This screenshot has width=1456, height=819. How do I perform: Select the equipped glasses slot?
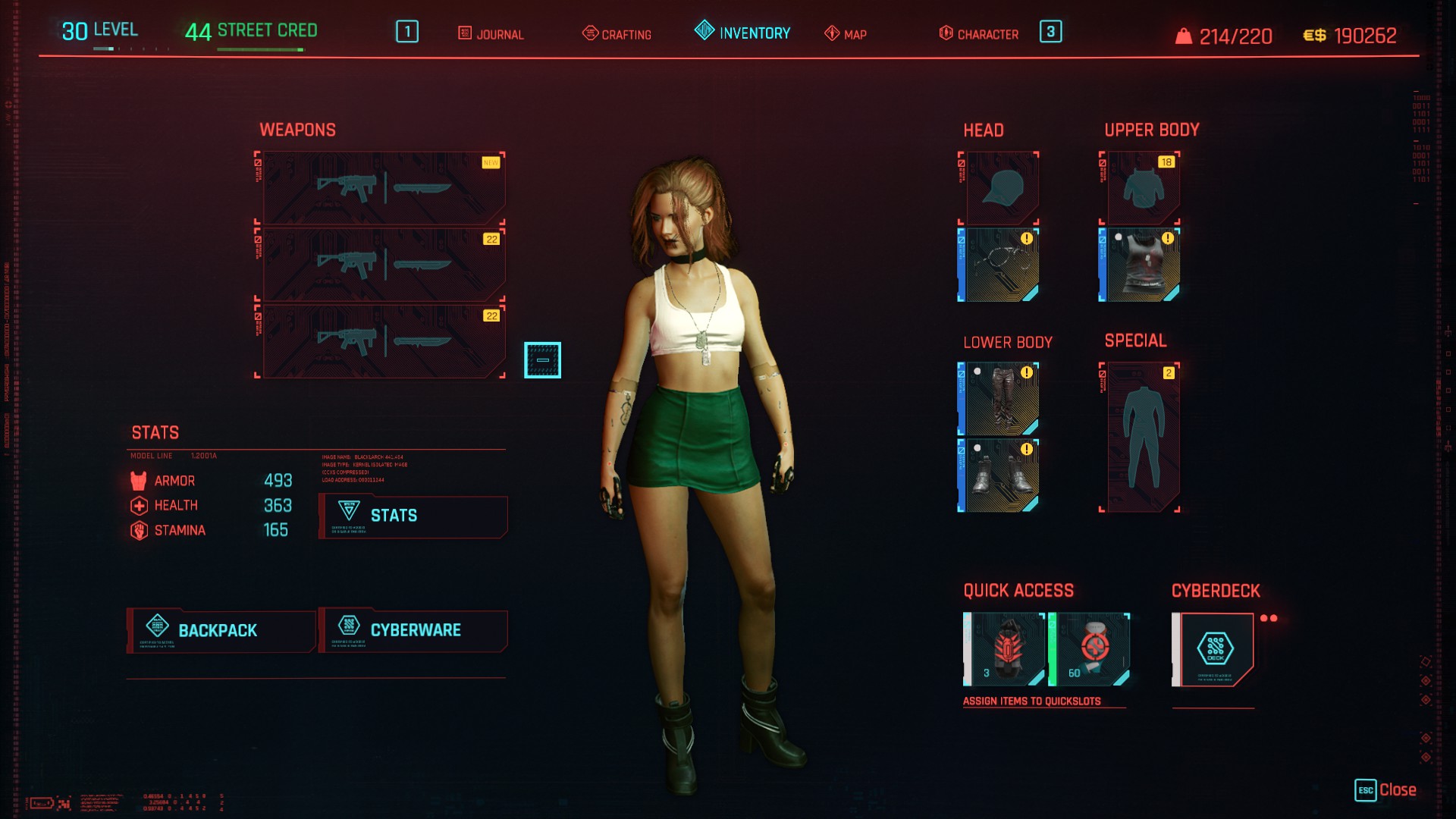pos(999,265)
